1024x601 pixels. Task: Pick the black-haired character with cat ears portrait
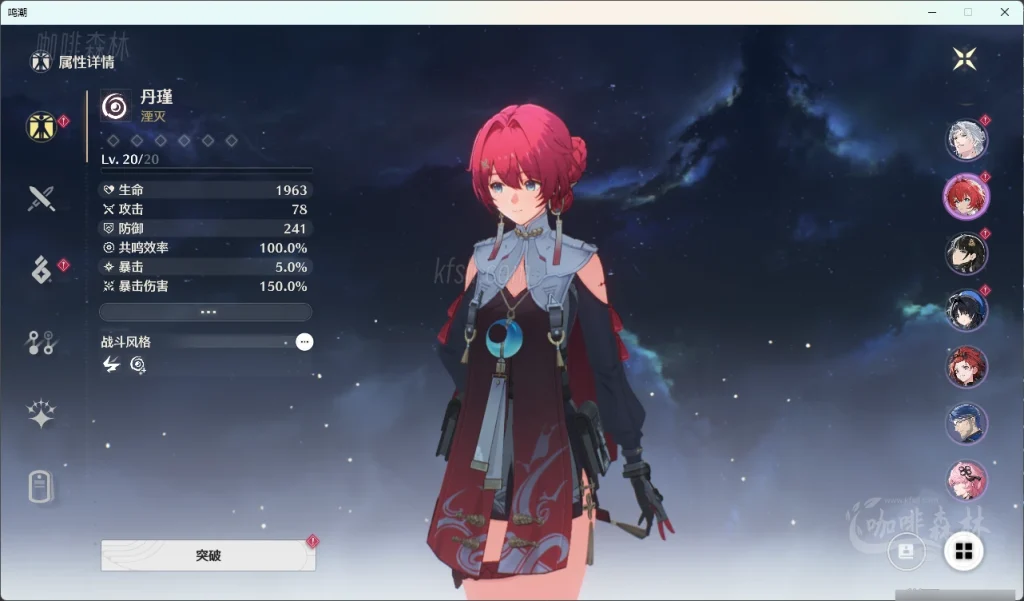click(x=966, y=253)
